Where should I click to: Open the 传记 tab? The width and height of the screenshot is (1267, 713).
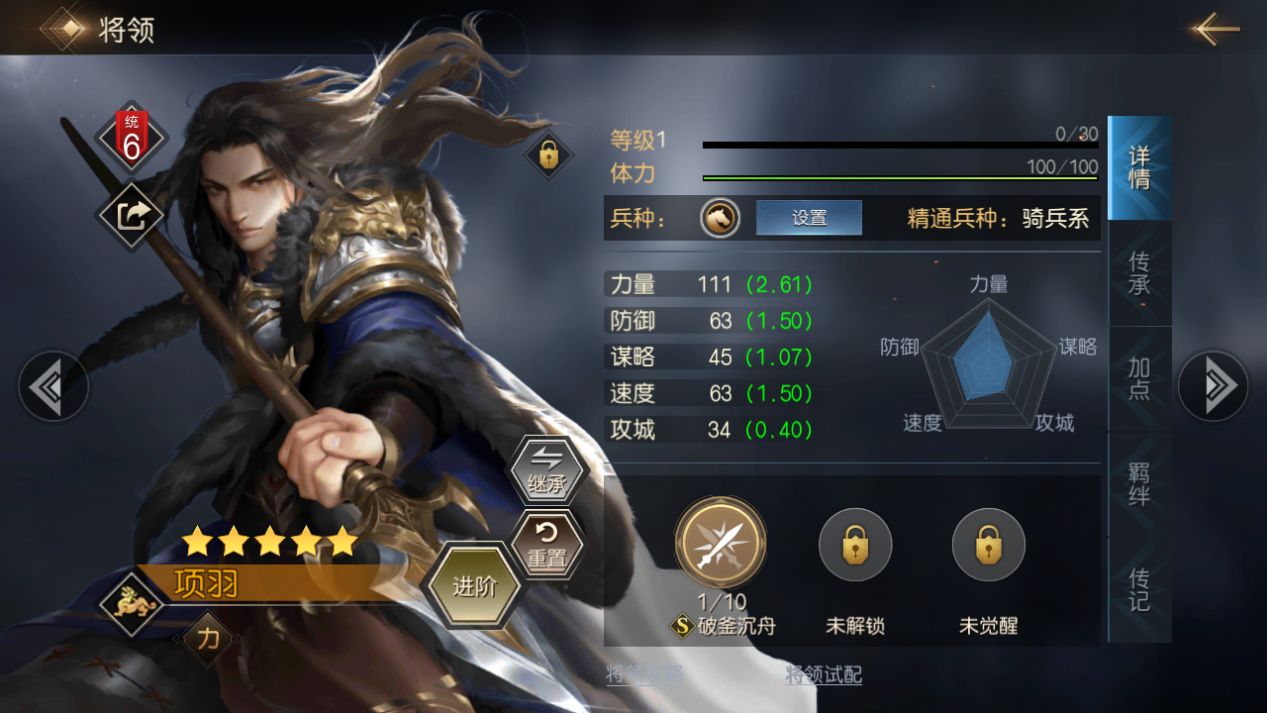[x=1139, y=589]
